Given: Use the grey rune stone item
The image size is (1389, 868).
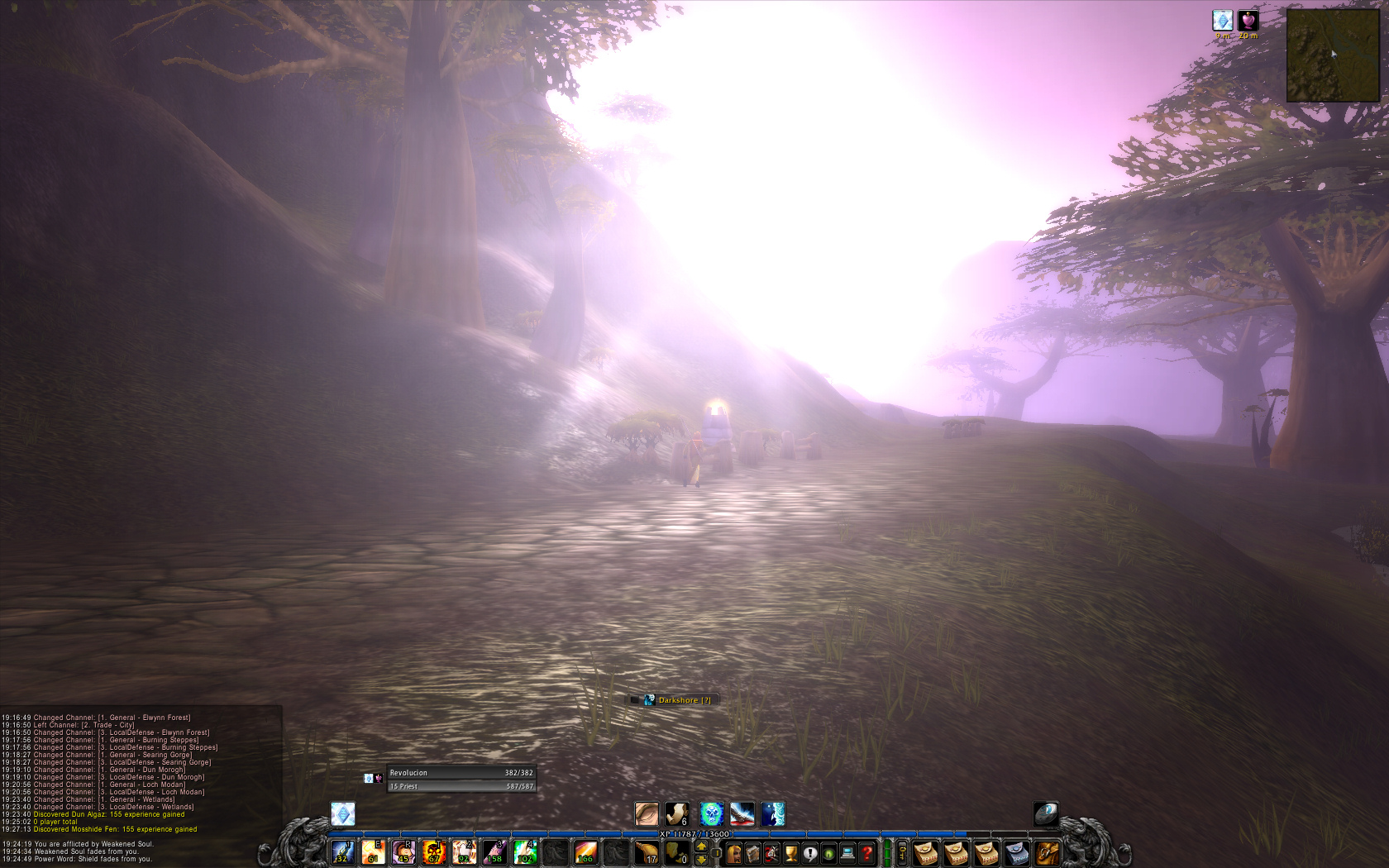Looking at the screenshot, I should point(1046,814).
